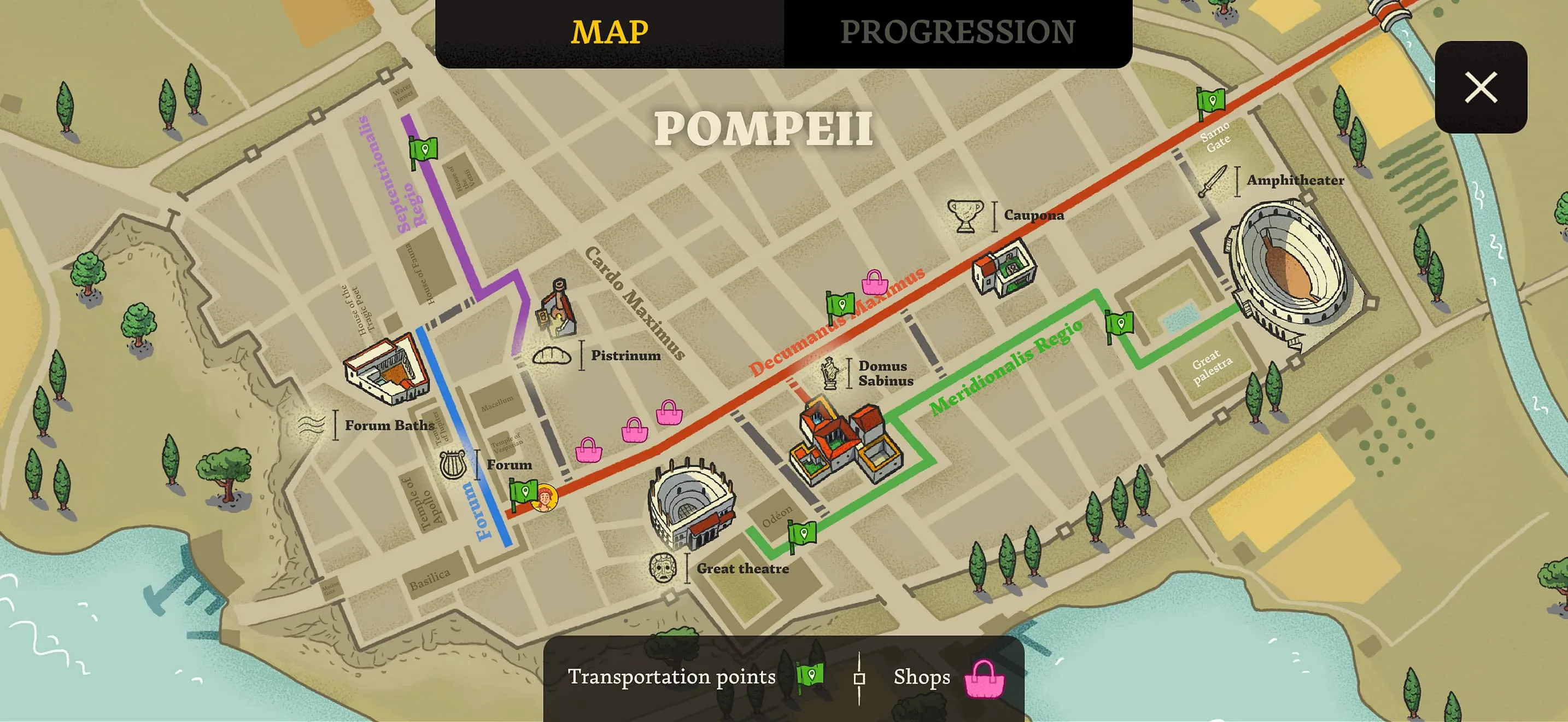Select the waves icon beside Forum Baths

(x=313, y=426)
